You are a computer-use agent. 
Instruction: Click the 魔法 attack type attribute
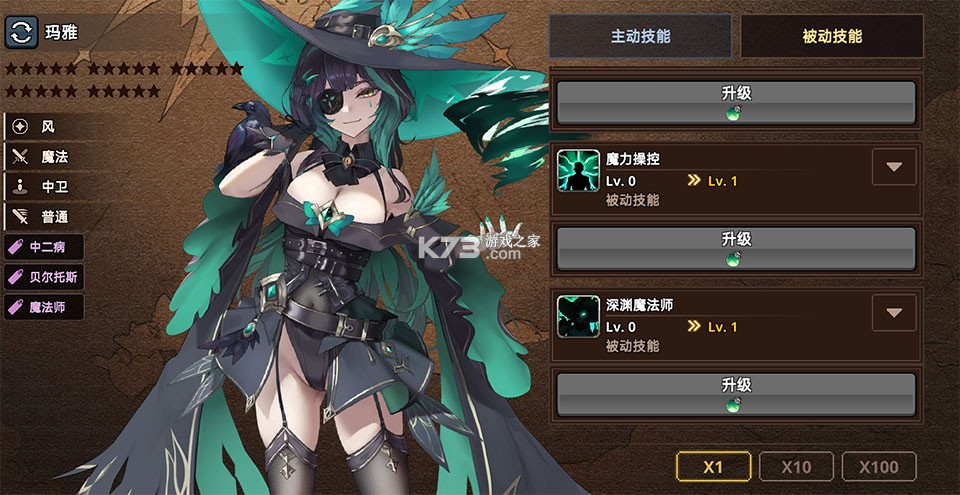[x=45, y=157]
